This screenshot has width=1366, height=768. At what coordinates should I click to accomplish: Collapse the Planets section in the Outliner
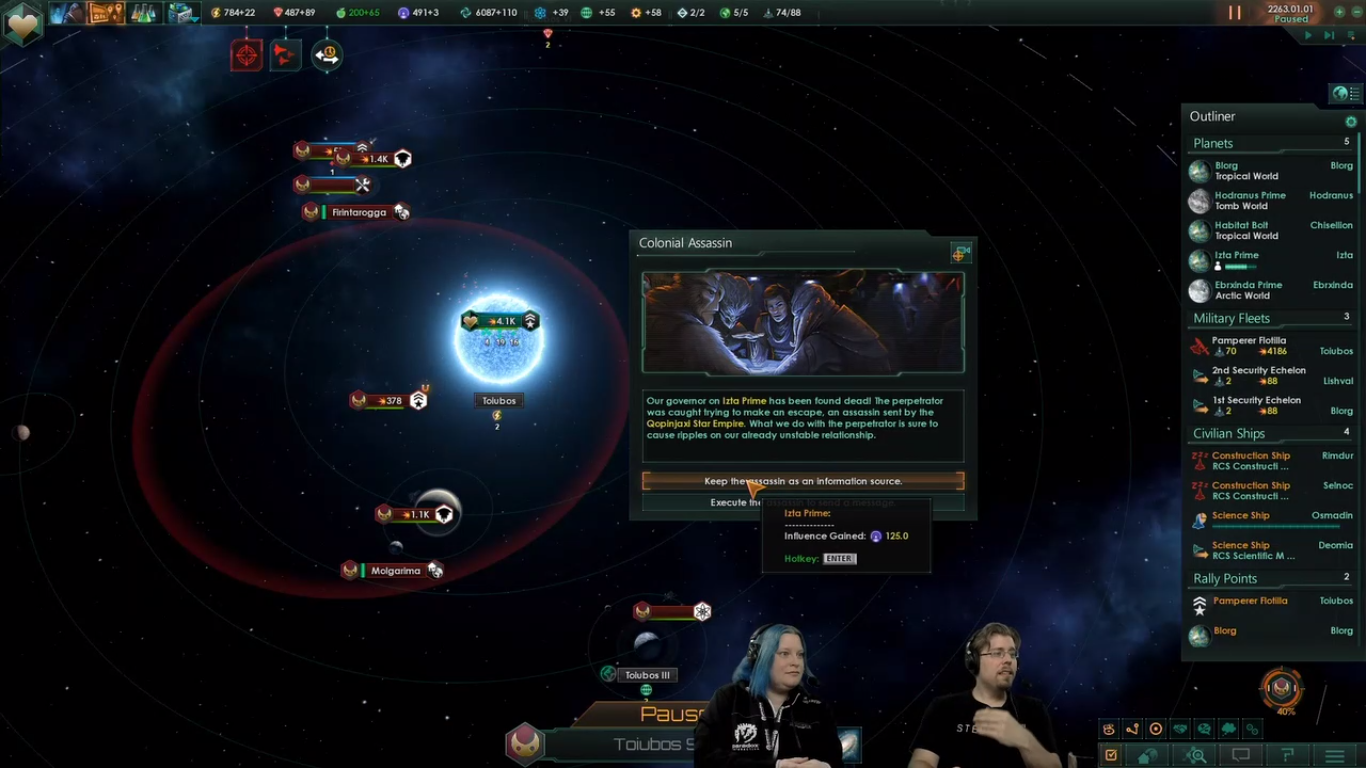[1212, 143]
